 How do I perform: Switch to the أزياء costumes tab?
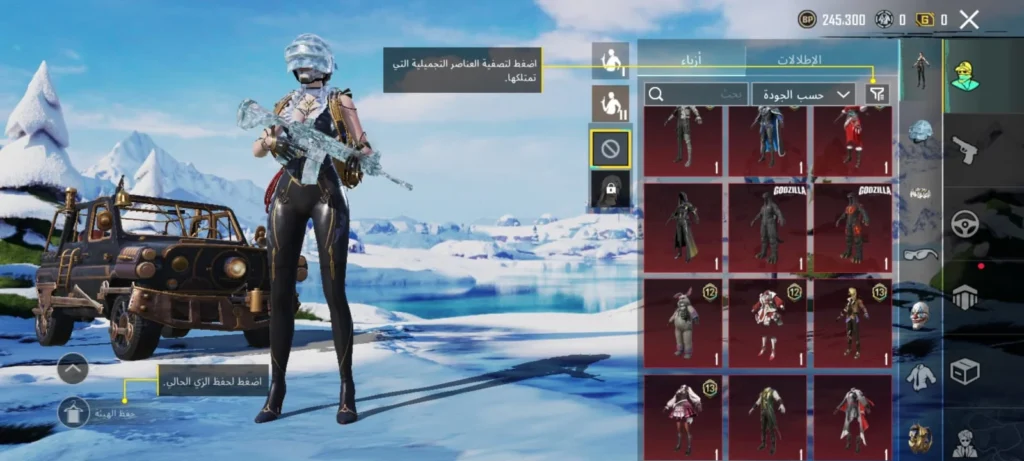[692, 59]
